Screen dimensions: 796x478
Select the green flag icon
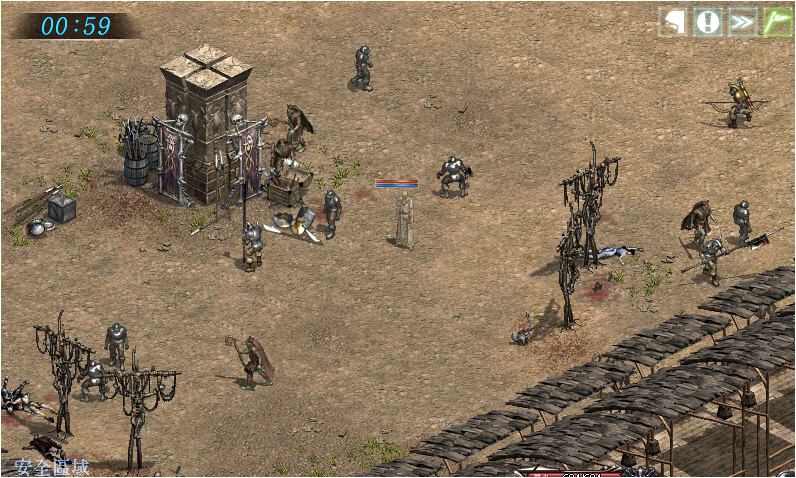[777, 22]
